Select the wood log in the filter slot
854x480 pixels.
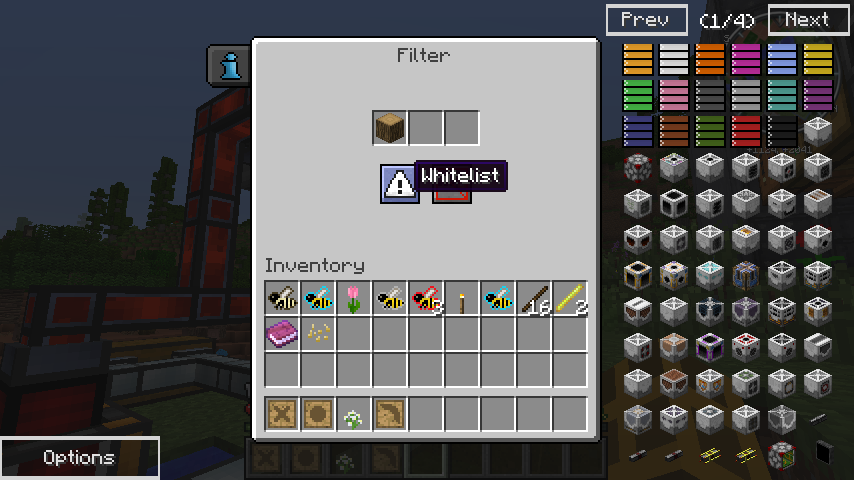point(390,128)
